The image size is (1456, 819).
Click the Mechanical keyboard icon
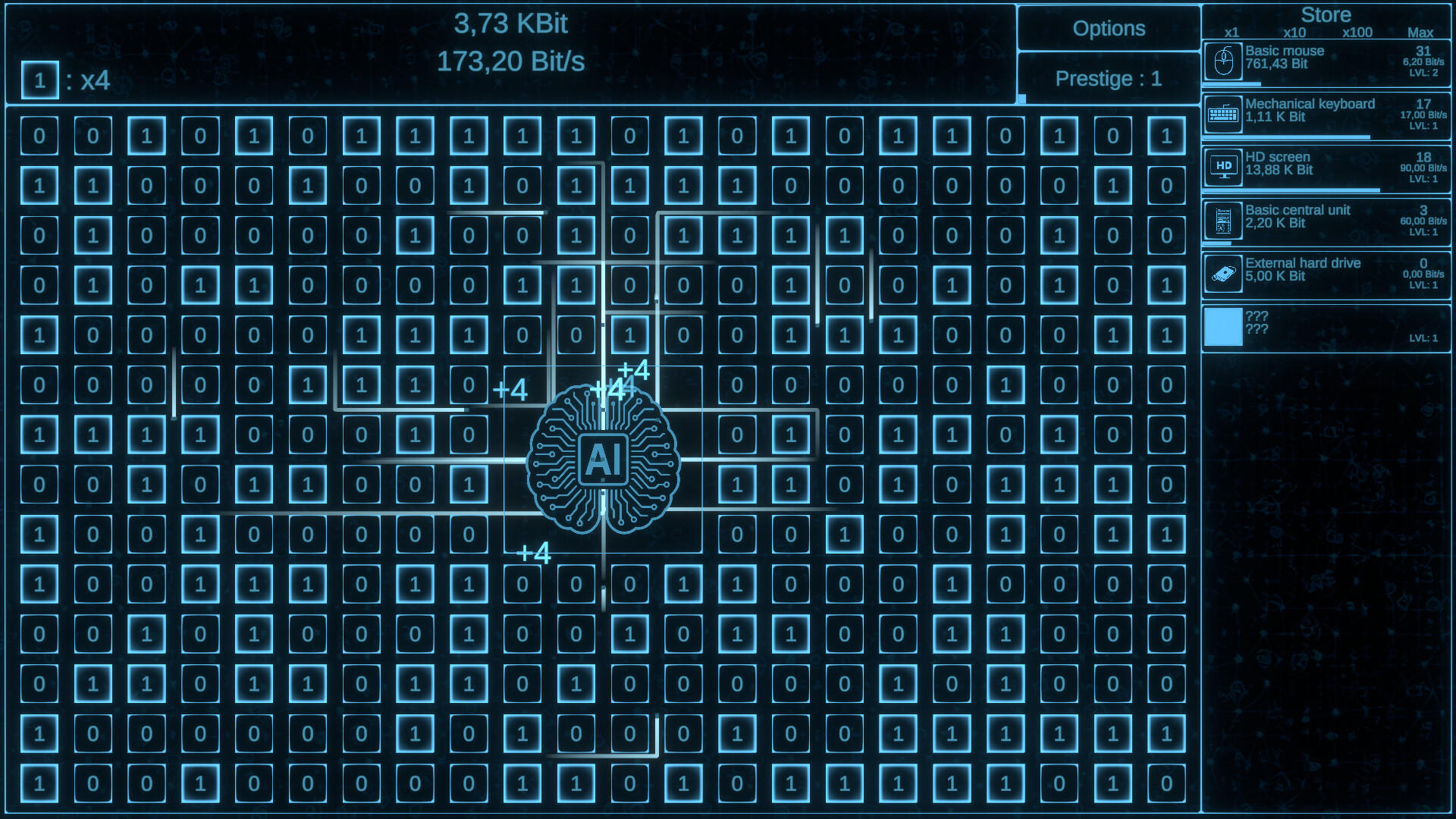point(1222,115)
